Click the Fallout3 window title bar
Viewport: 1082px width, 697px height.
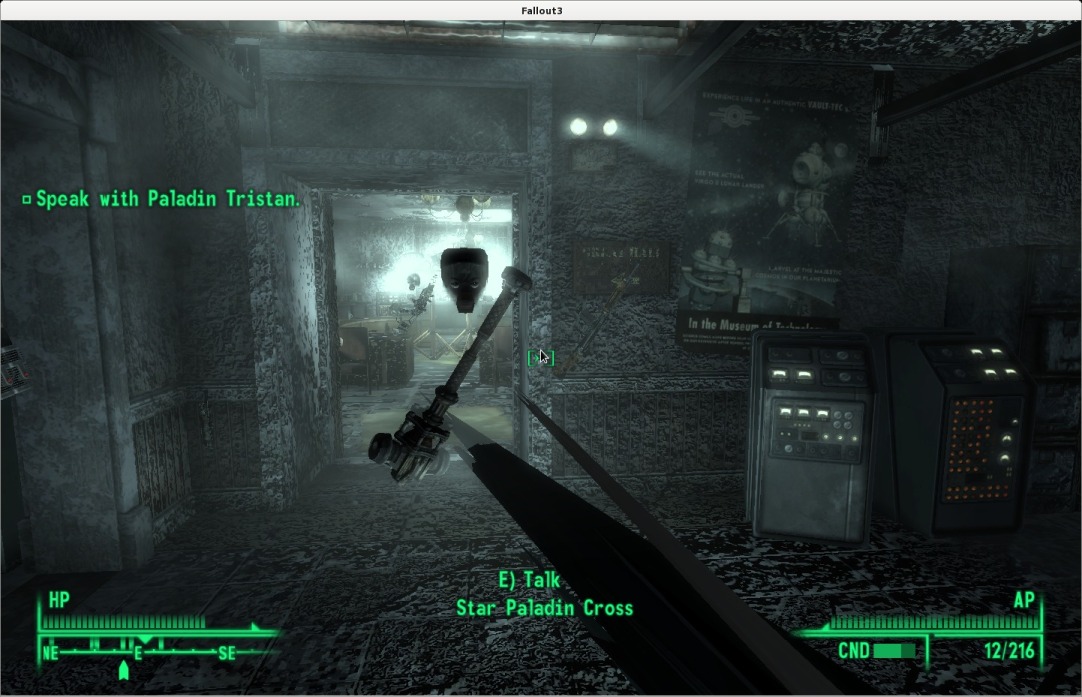pyautogui.click(x=541, y=10)
